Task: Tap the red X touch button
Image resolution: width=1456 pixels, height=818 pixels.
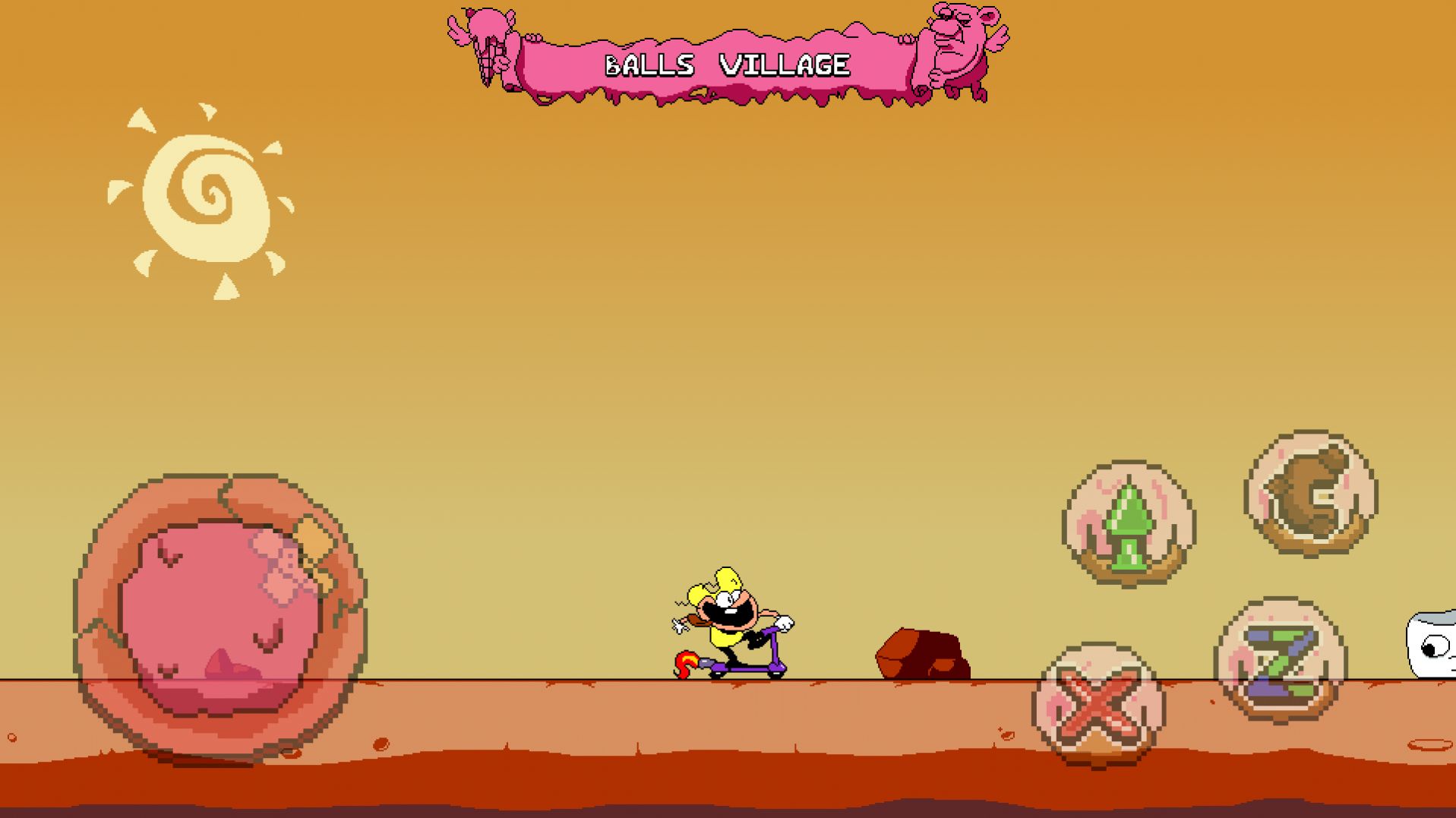Action: [1098, 706]
